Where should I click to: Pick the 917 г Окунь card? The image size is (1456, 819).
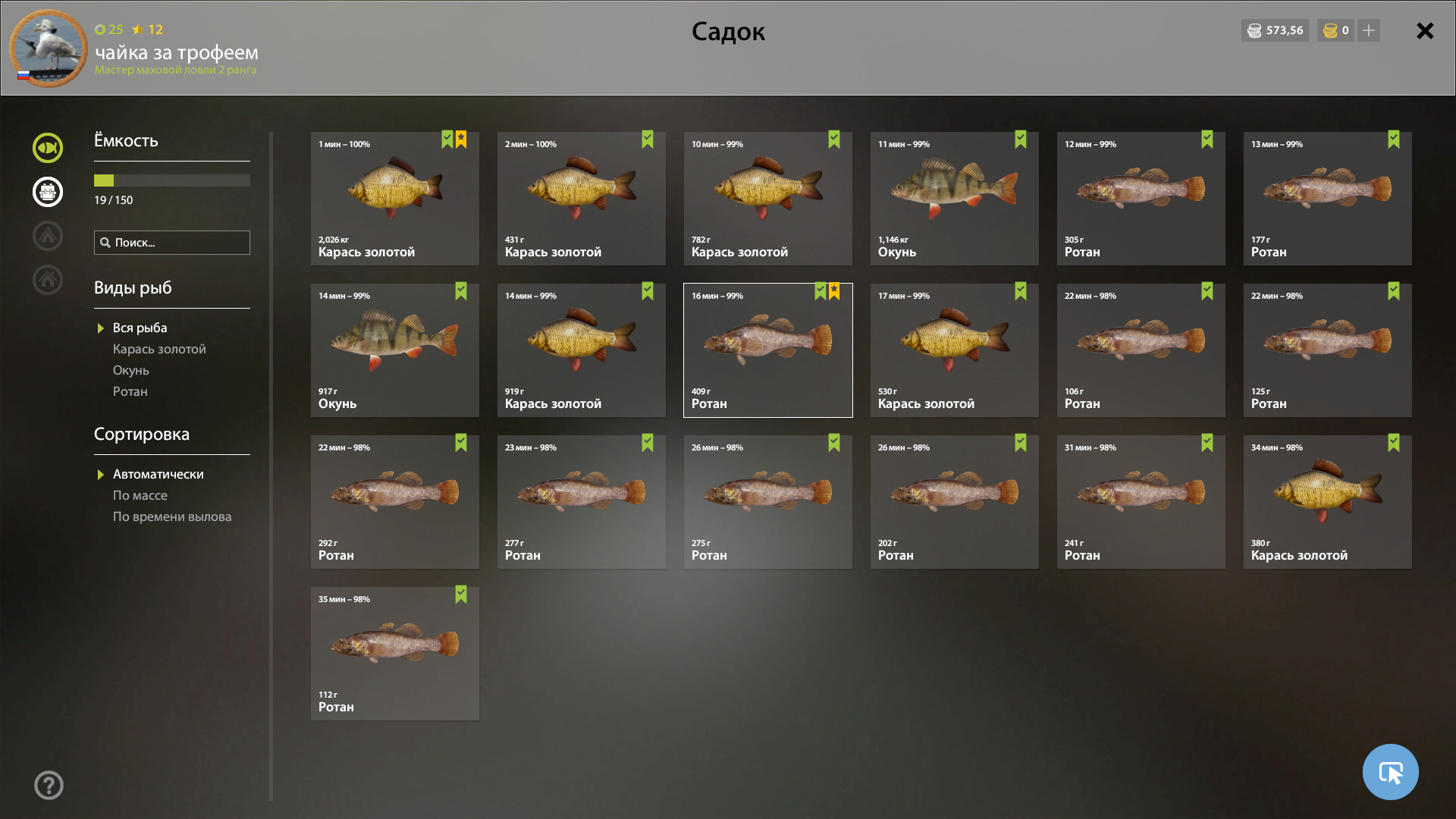(394, 350)
